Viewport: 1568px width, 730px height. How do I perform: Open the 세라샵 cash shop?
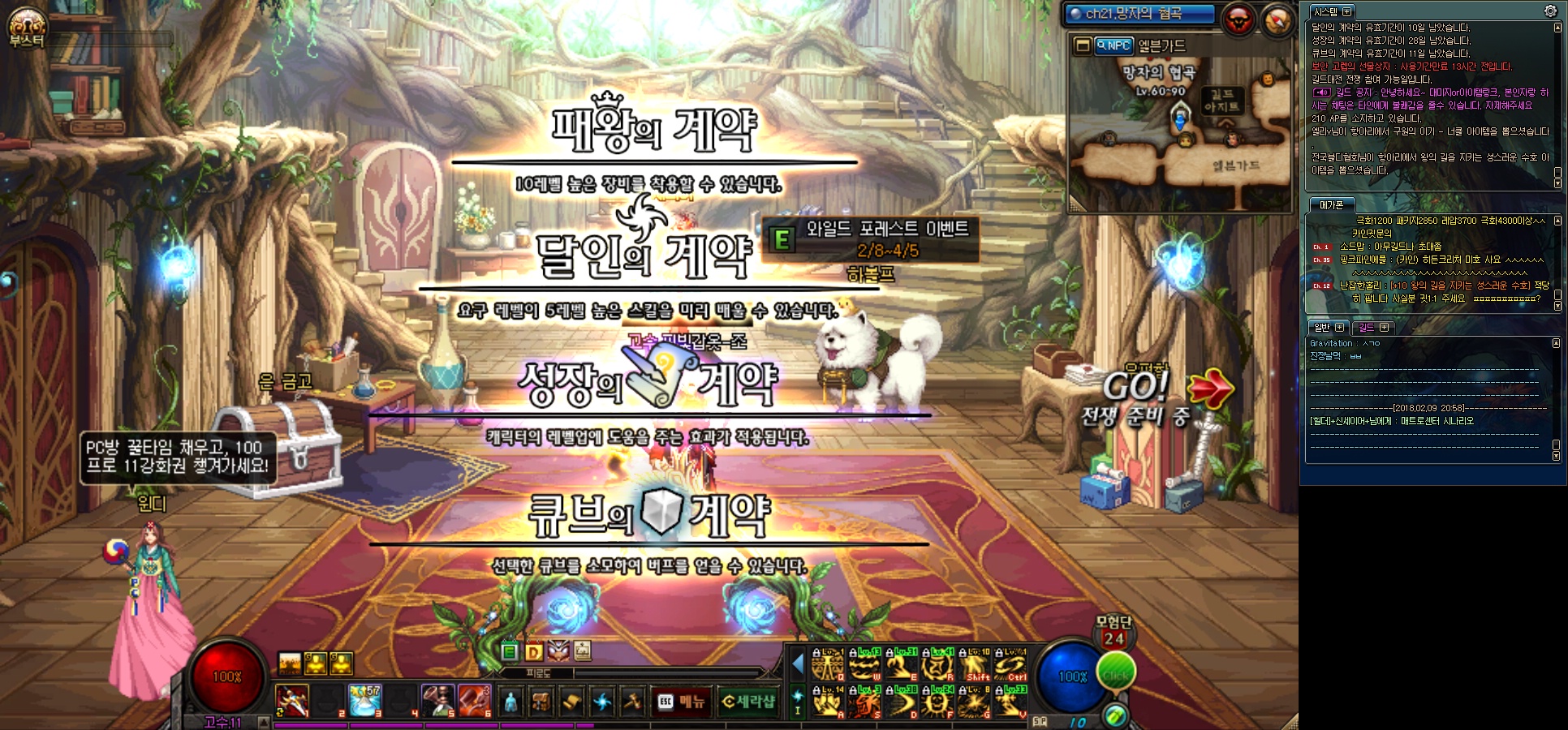tap(748, 702)
